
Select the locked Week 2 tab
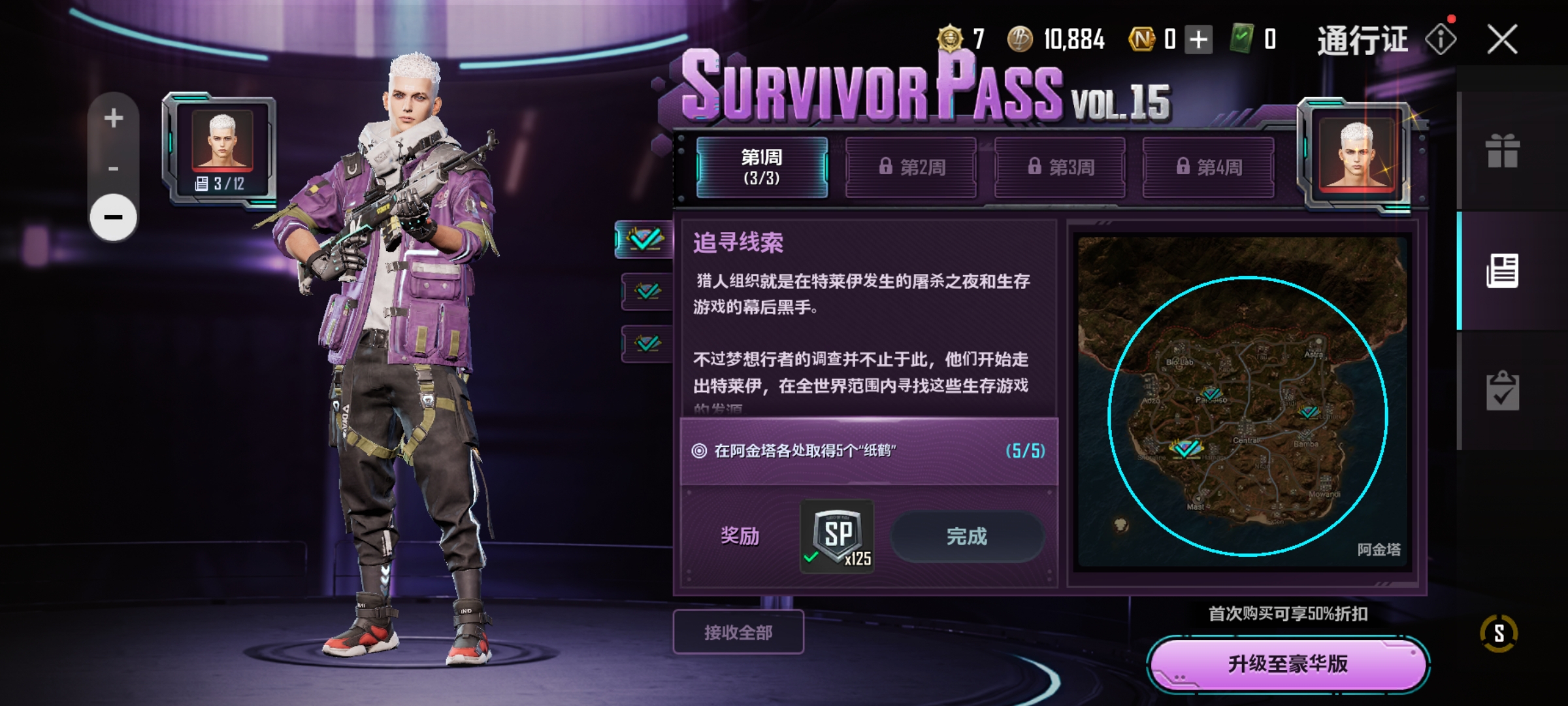click(x=911, y=167)
